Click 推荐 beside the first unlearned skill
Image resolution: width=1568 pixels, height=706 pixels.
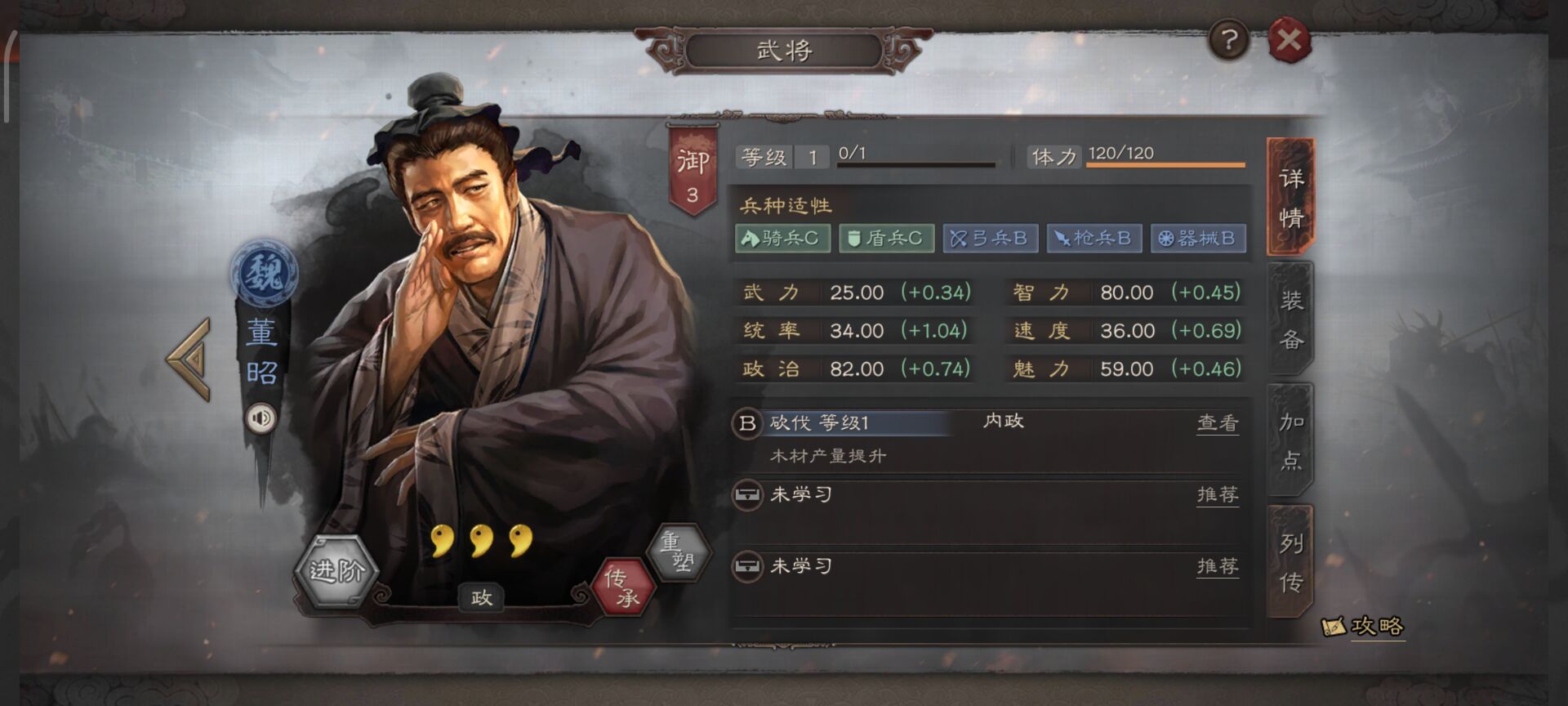click(x=1217, y=495)
